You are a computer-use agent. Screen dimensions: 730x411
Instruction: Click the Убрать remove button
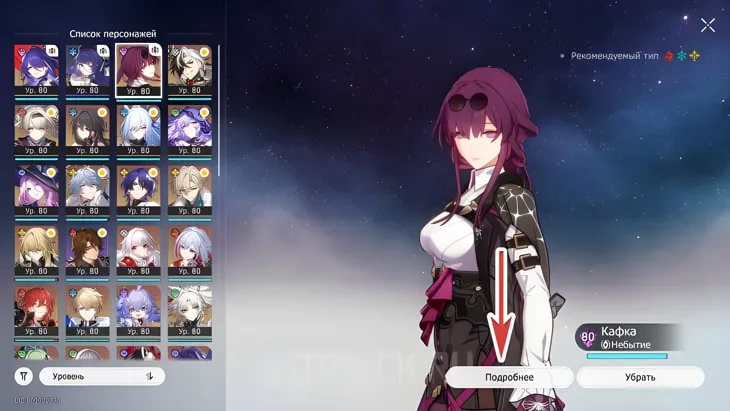(x=640, y=377)
